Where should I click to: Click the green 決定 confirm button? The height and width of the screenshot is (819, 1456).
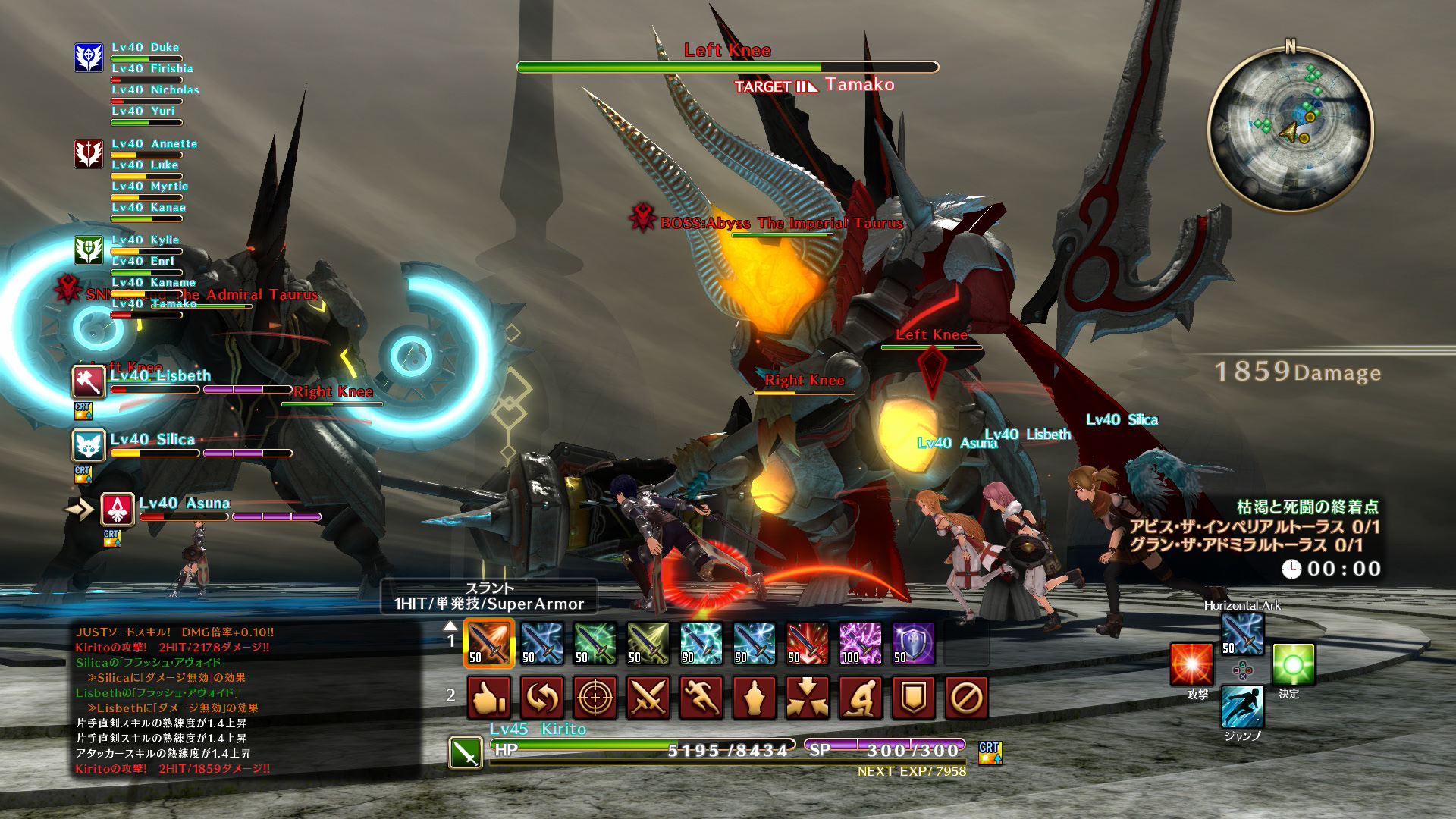pos(1294,665)
